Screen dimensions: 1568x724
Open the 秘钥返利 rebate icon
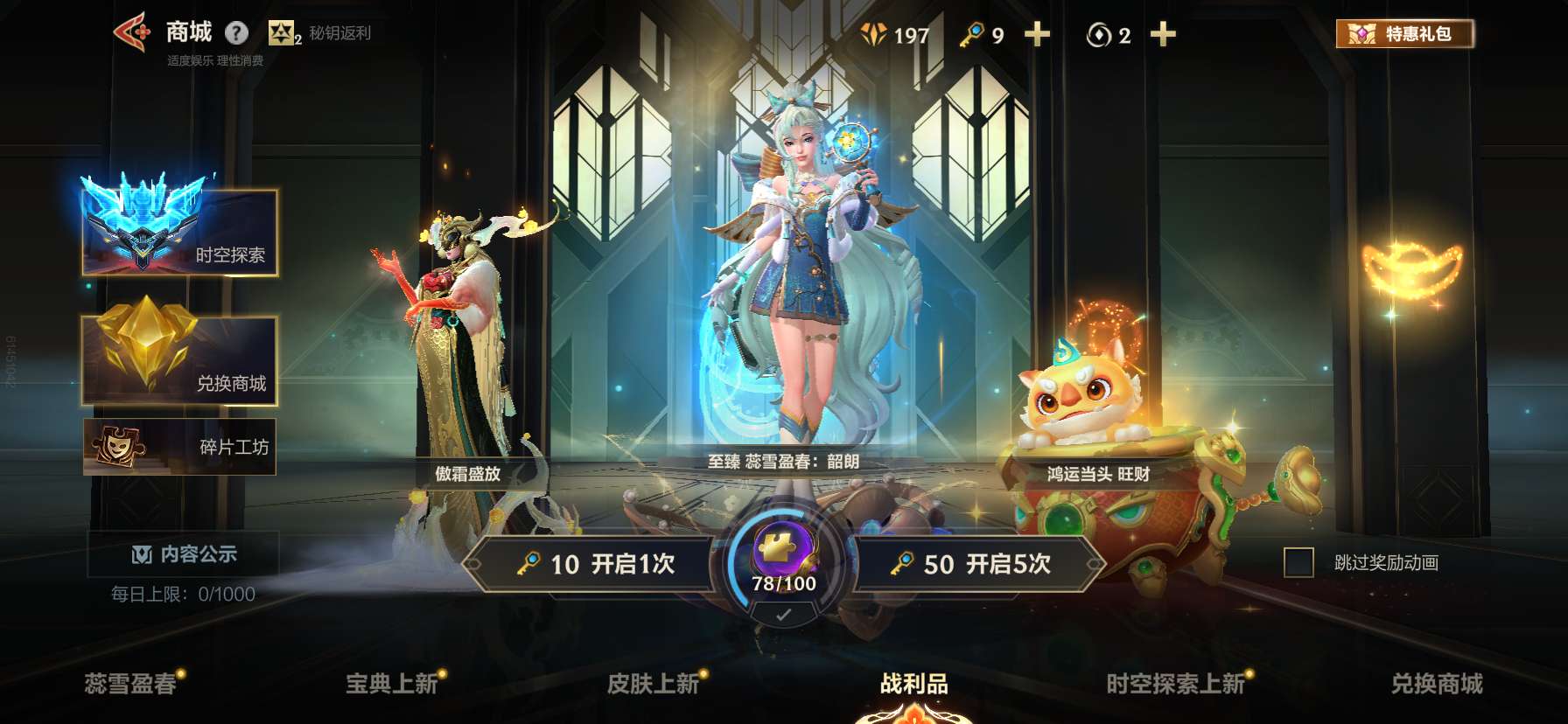(x=282, y=34)
